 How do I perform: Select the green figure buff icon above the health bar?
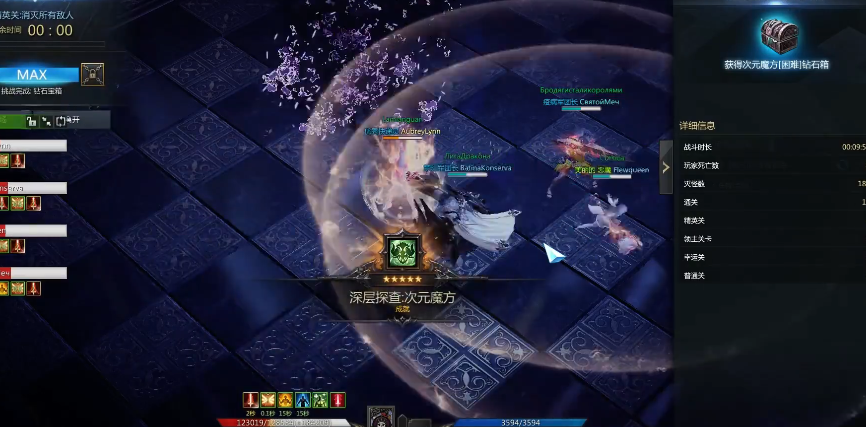coord(320,400)
